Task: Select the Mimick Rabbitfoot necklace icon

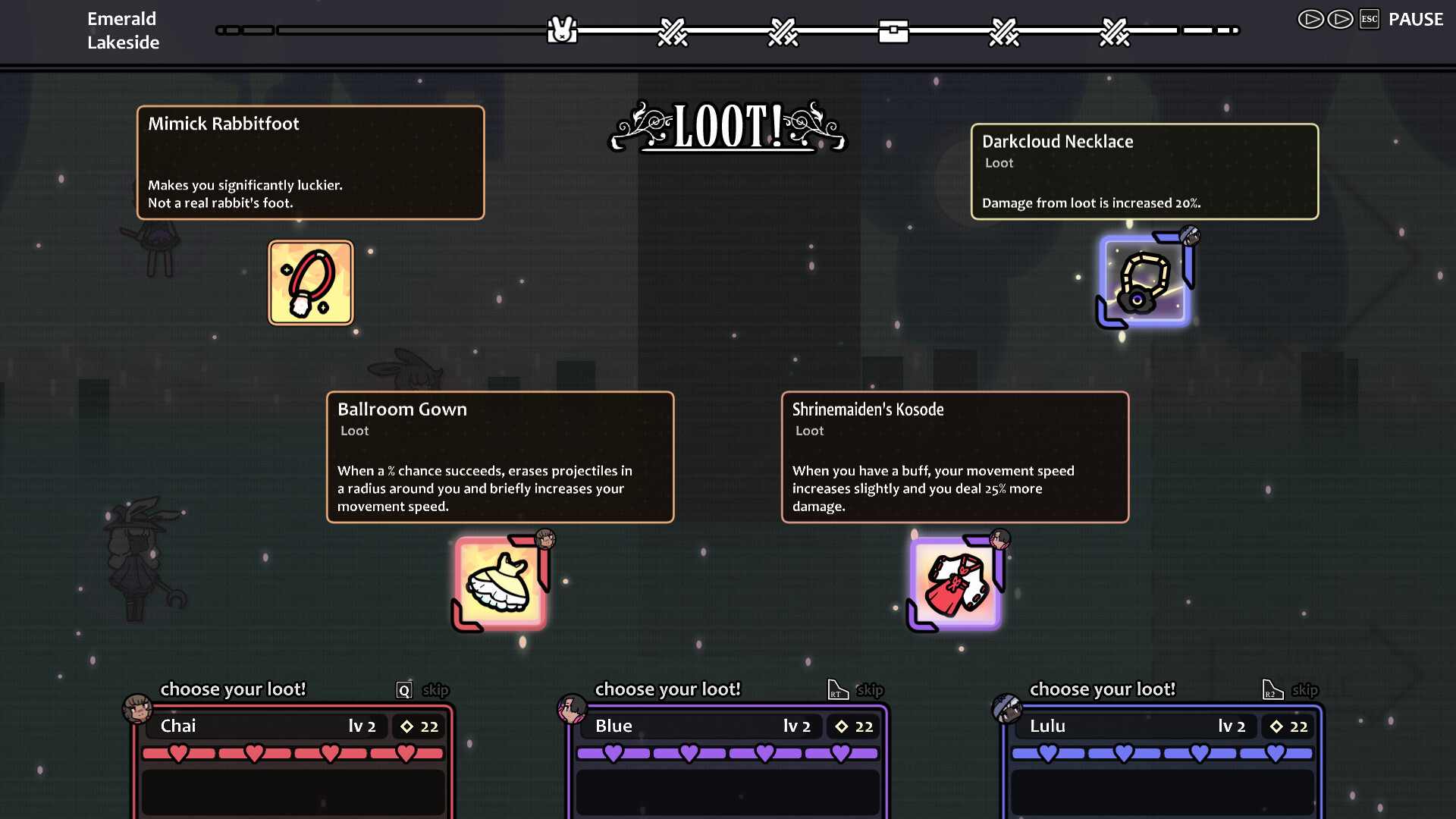Action: pyautogui.click(x=310, y=282)
